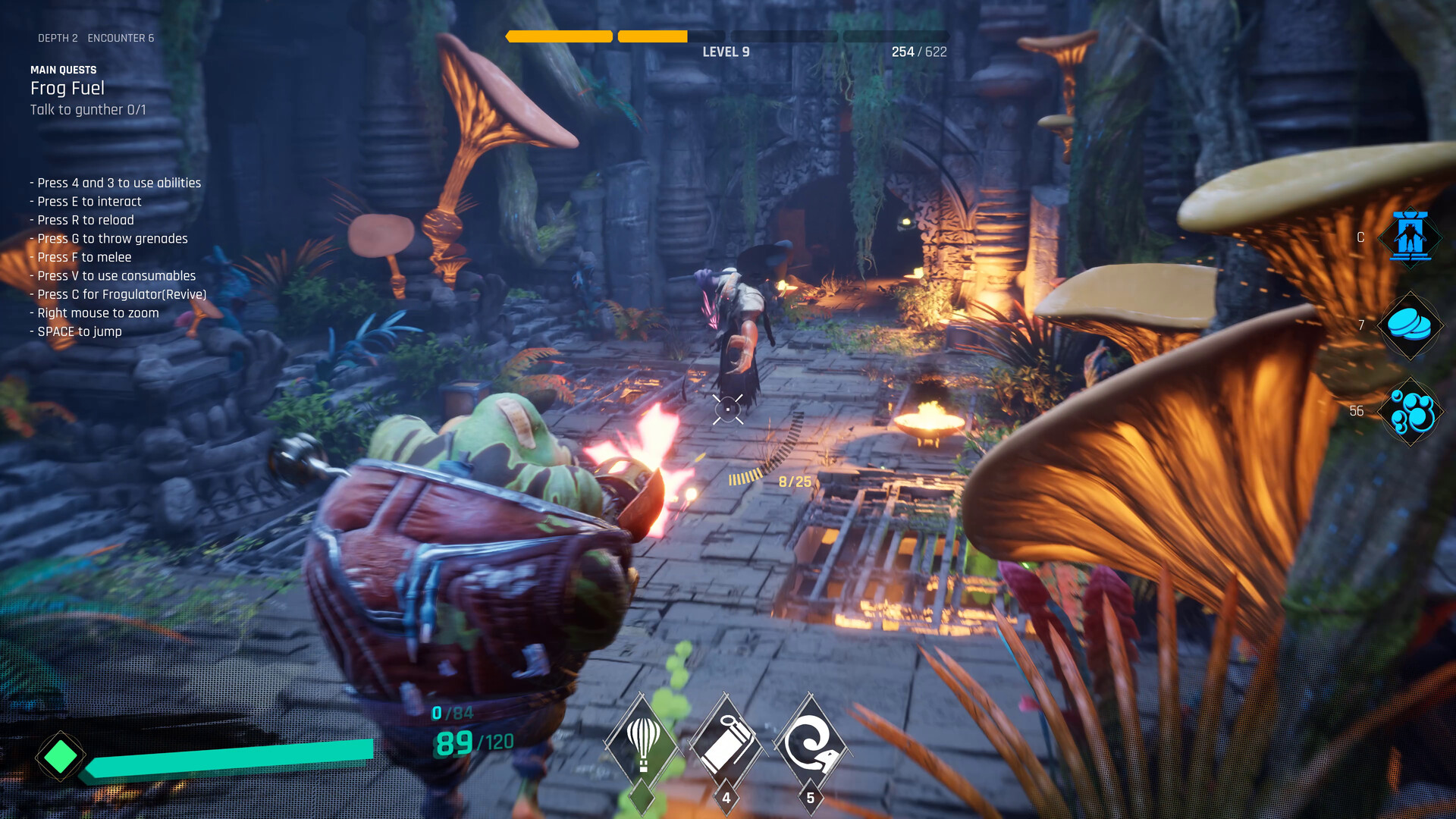Activate the hot air balloon ability
The image size is (1456, 819).
[643, 743]
